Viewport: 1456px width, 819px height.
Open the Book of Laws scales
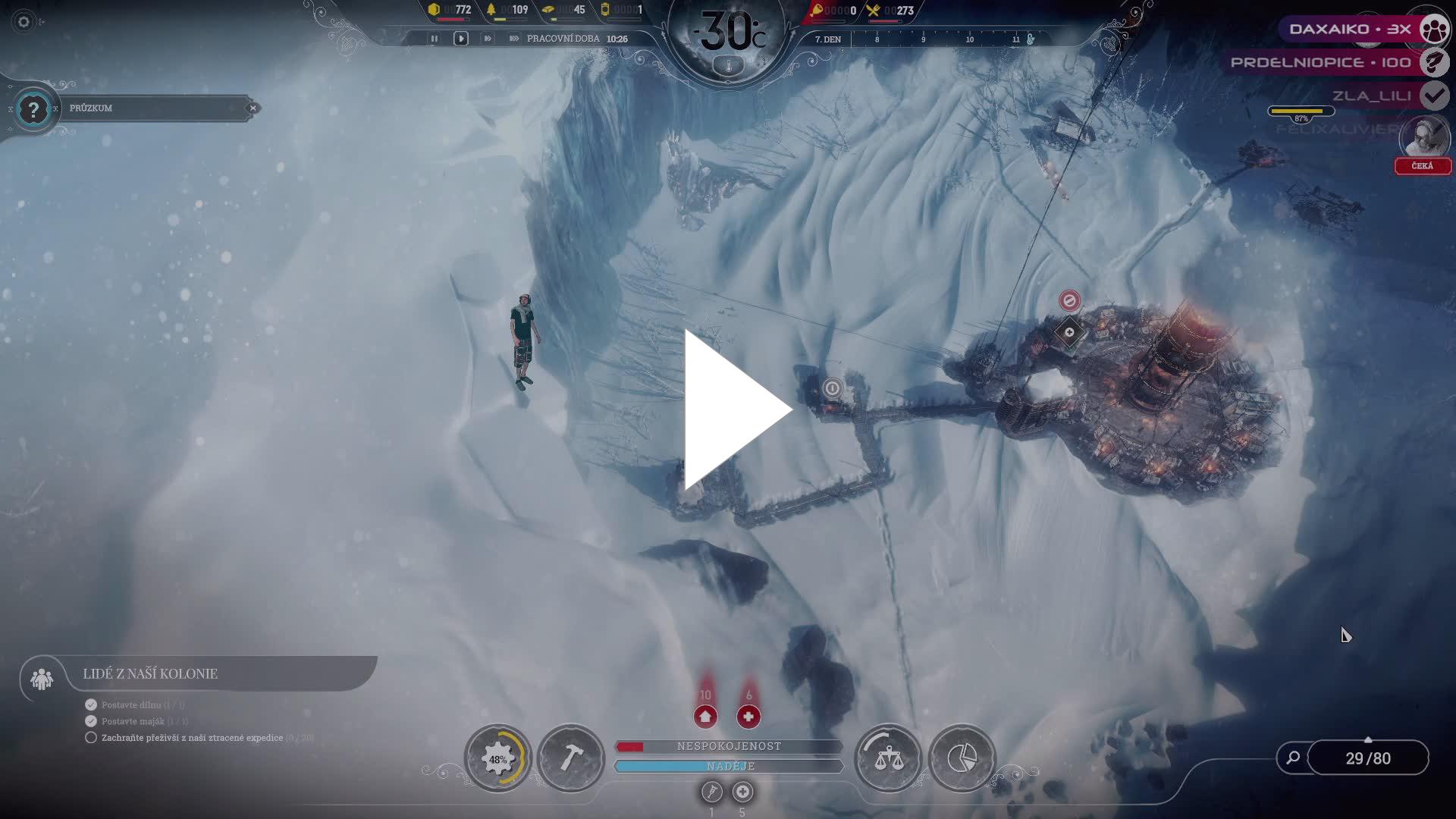click(888, 758)
